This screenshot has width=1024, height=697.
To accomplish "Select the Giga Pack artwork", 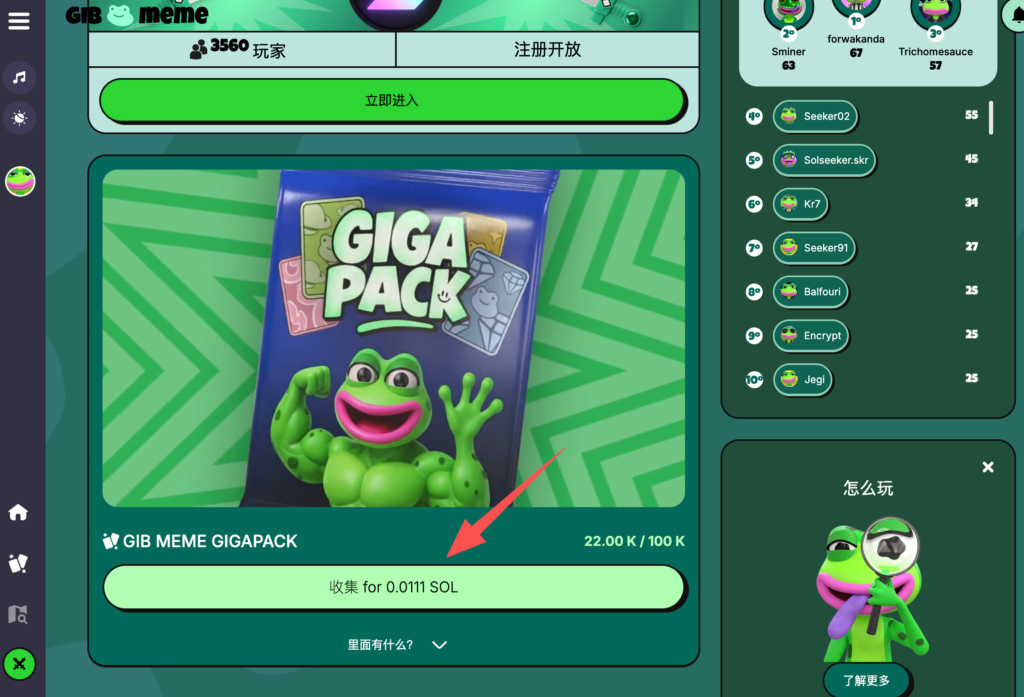I will (x=394, y=338).
